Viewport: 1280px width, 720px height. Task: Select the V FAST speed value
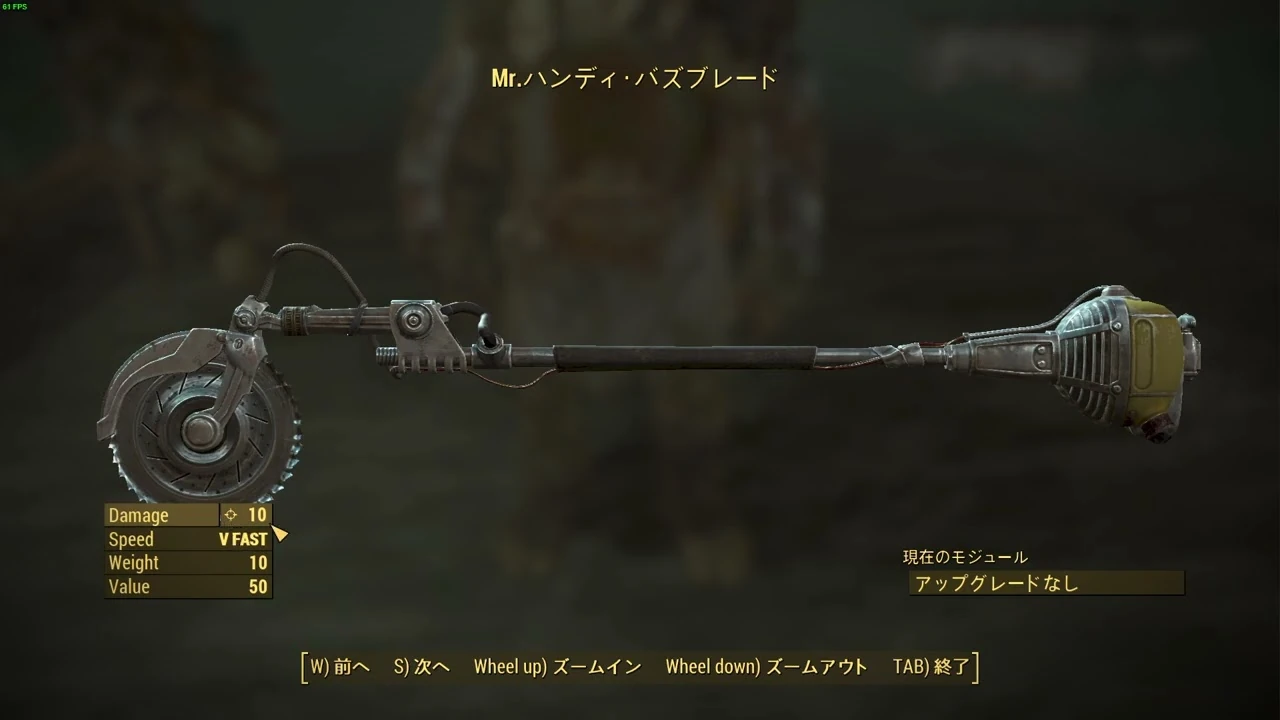tap(243, 539)
